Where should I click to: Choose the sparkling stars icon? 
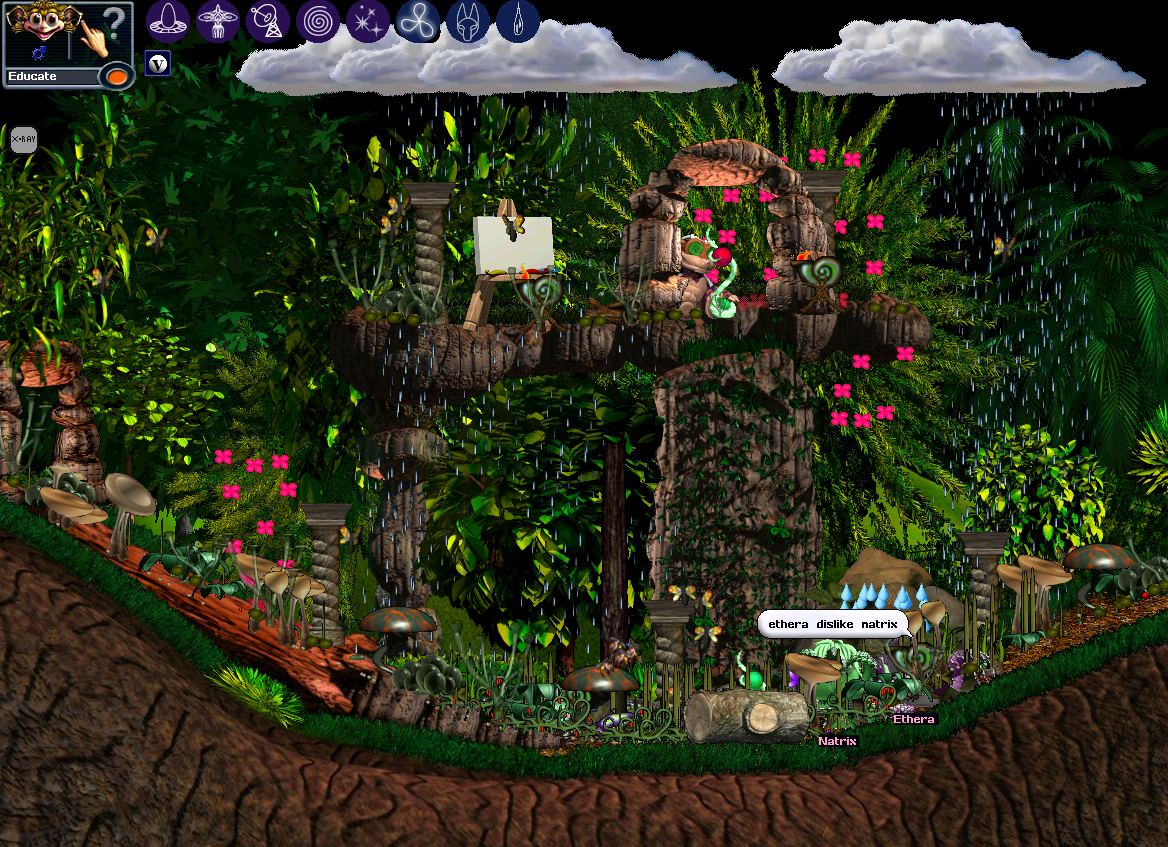[x=368, y=20]
